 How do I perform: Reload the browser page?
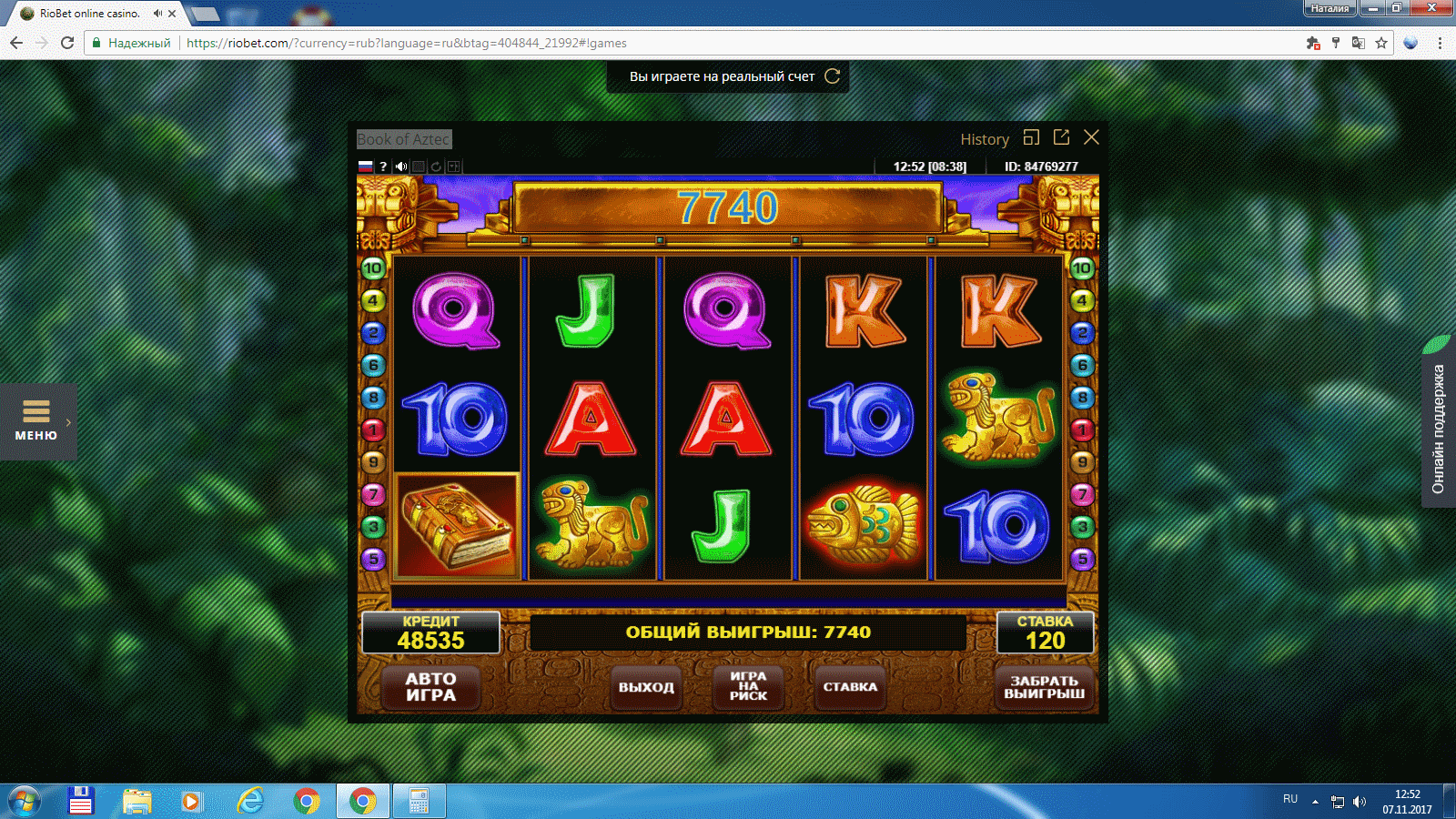[67, 43]
